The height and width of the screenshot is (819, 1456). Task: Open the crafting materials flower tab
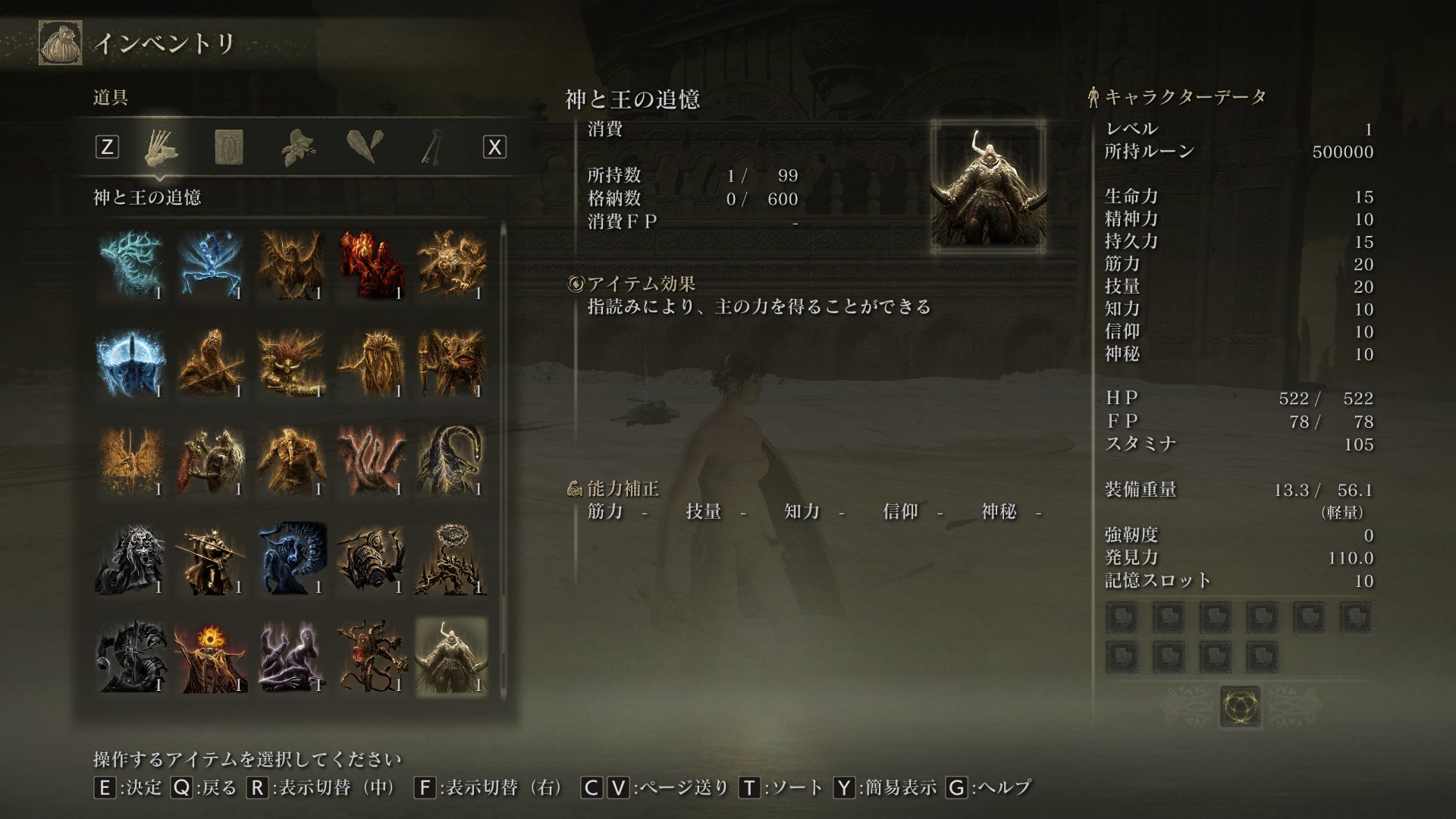[x=298, y=146]
